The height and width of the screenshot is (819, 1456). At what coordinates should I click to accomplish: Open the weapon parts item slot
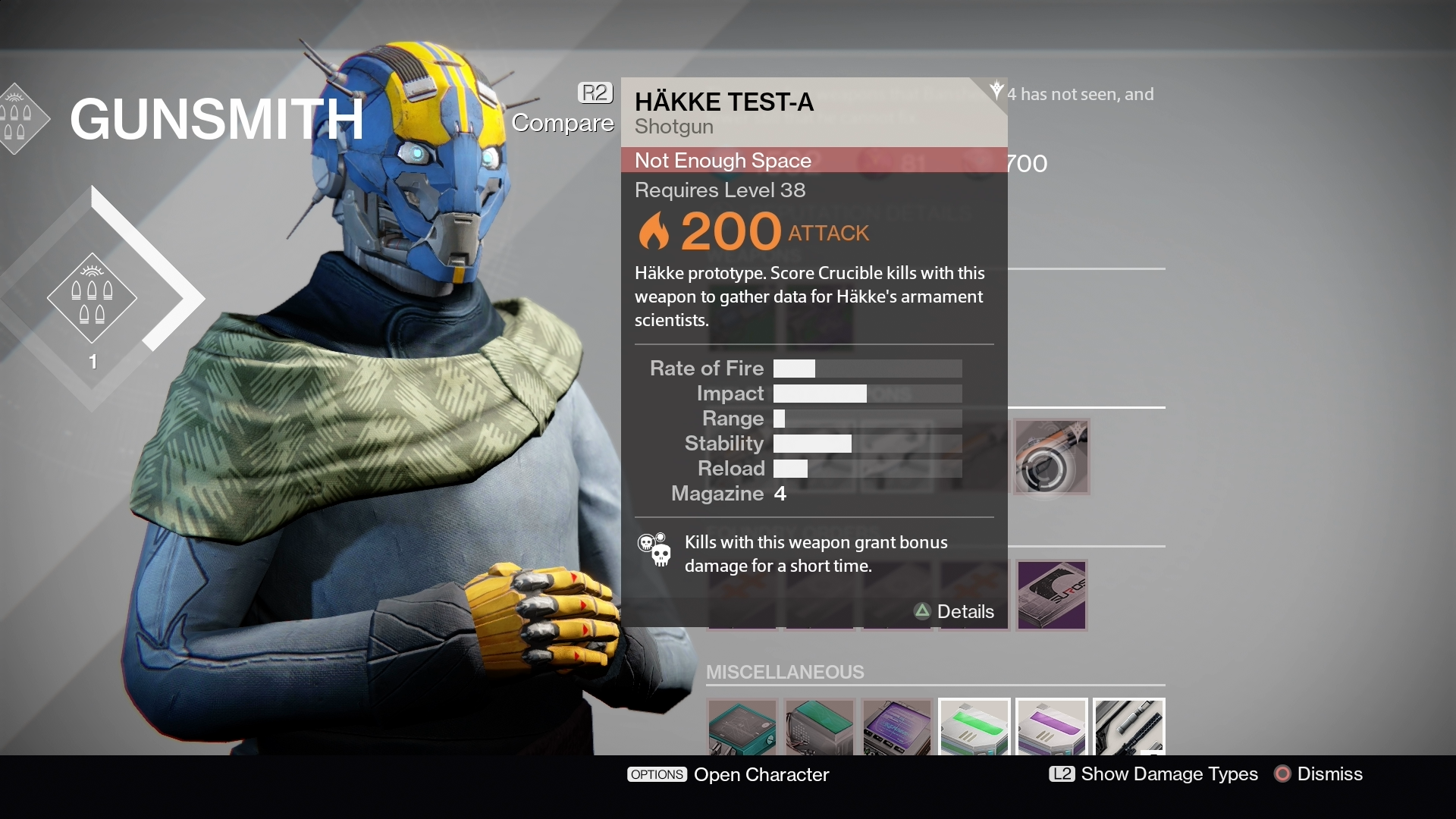point(1128,727)
